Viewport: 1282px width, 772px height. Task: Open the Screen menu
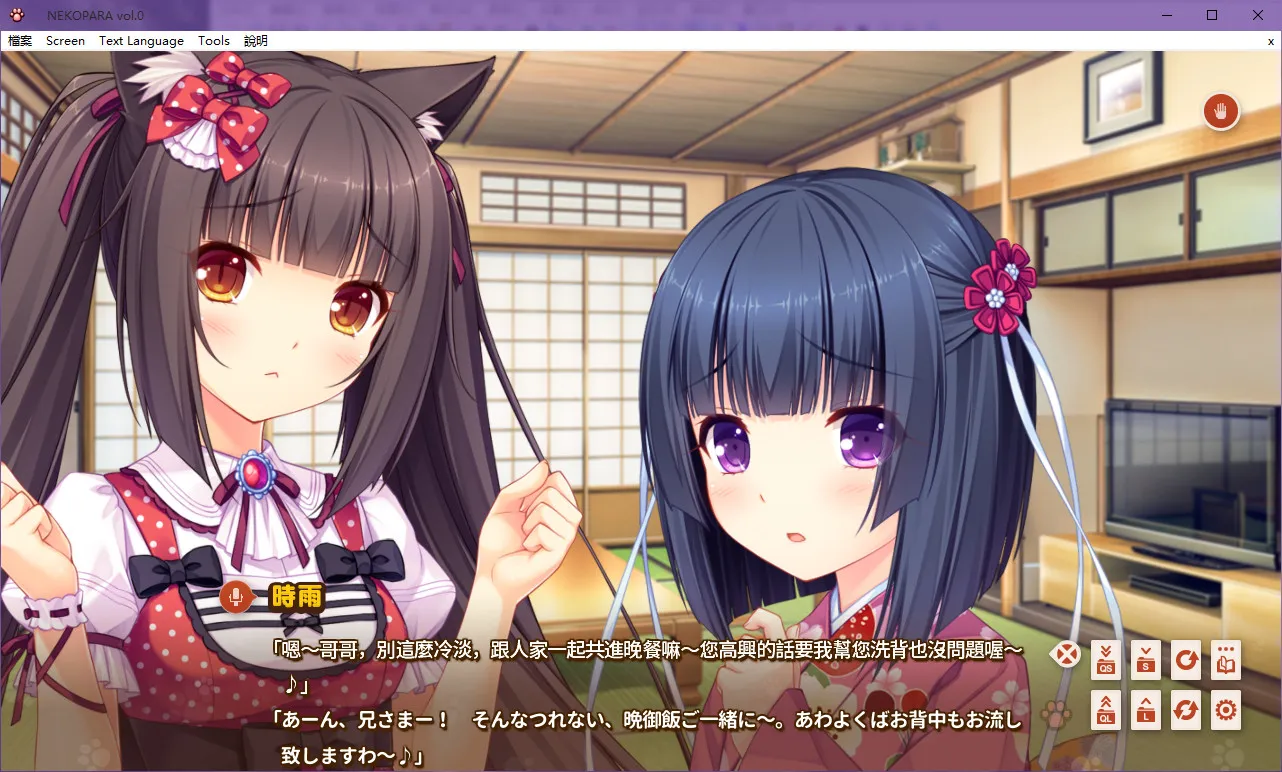(65, 40)
